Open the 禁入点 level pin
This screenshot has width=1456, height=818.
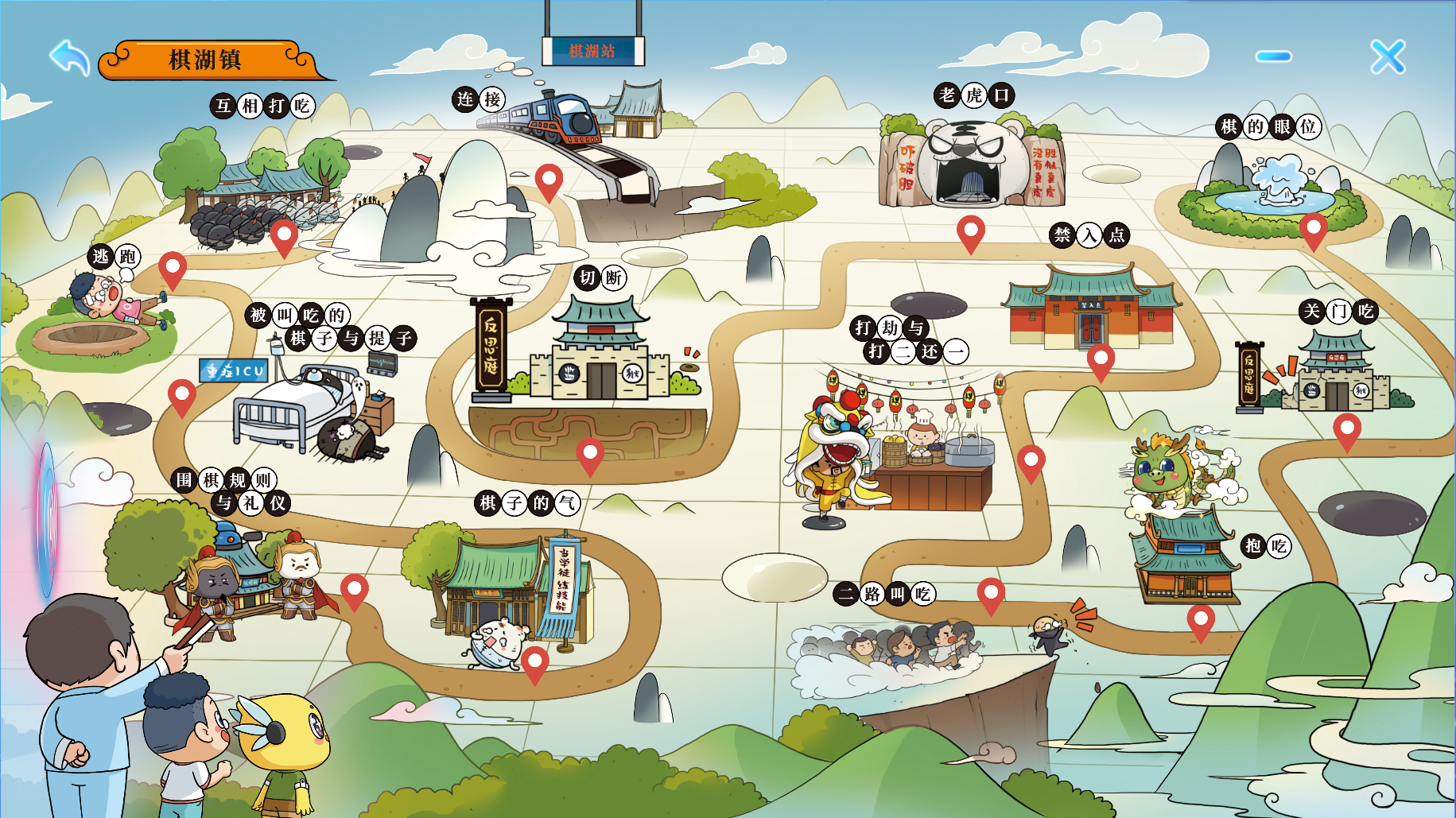tap(1101, 359)
